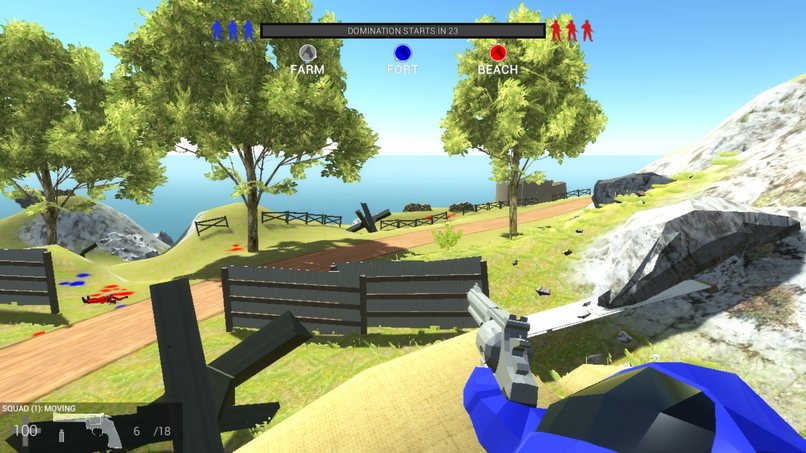
Task: Click the blue team soldier icons
Action: [232, 30]
